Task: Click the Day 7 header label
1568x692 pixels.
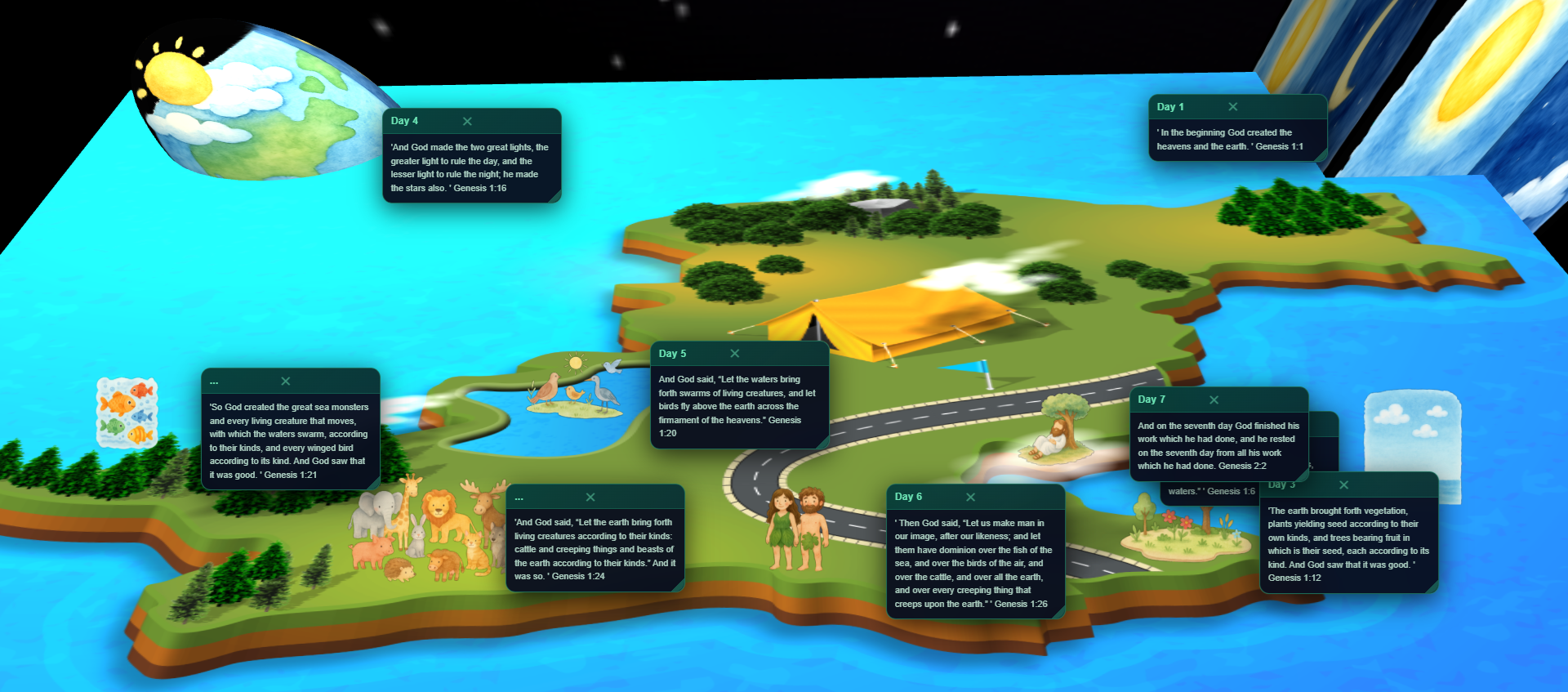Action: (1150, 400)
